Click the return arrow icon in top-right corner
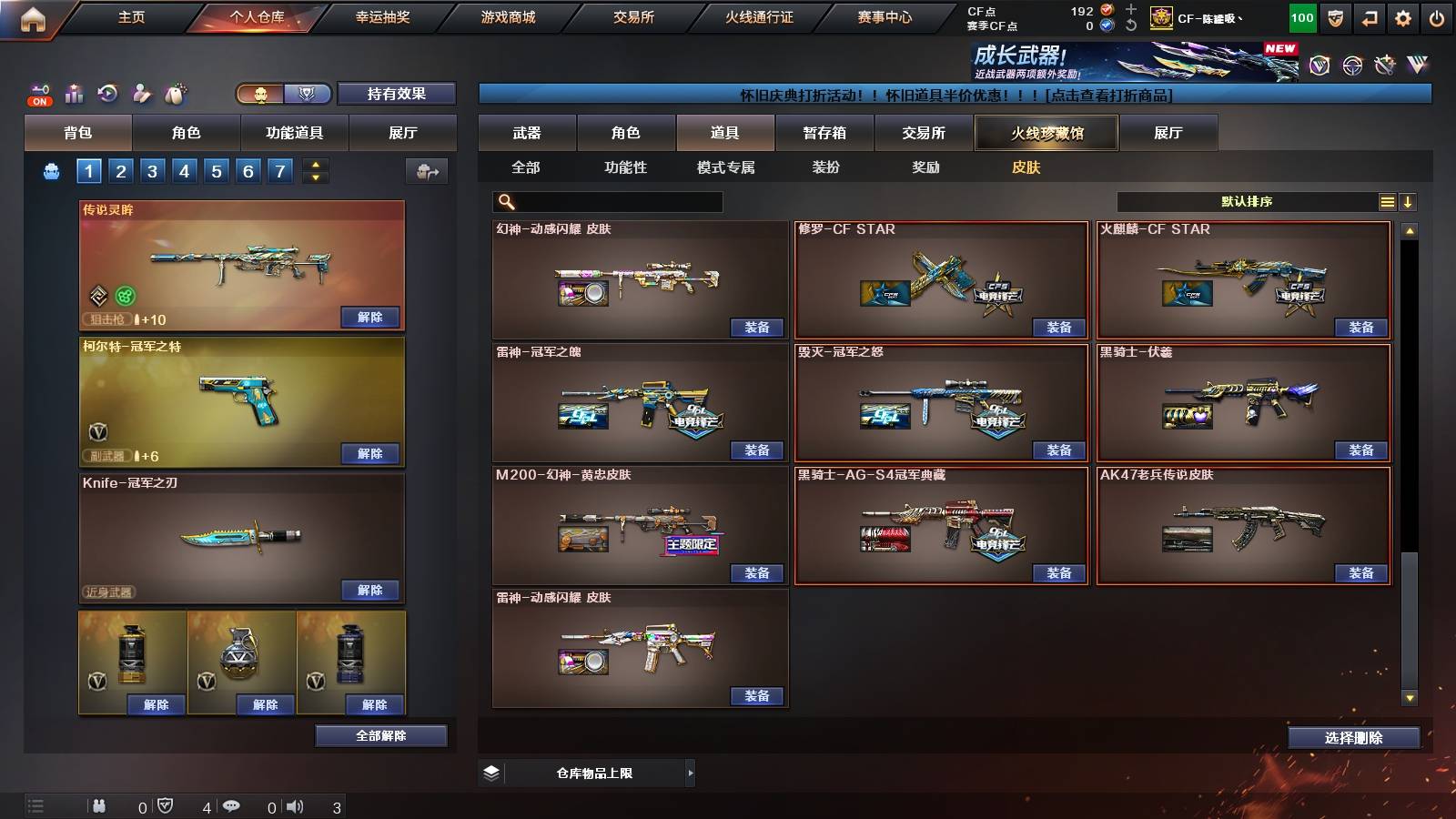Screen dimensions: 1456x819 coord(1369,16)
